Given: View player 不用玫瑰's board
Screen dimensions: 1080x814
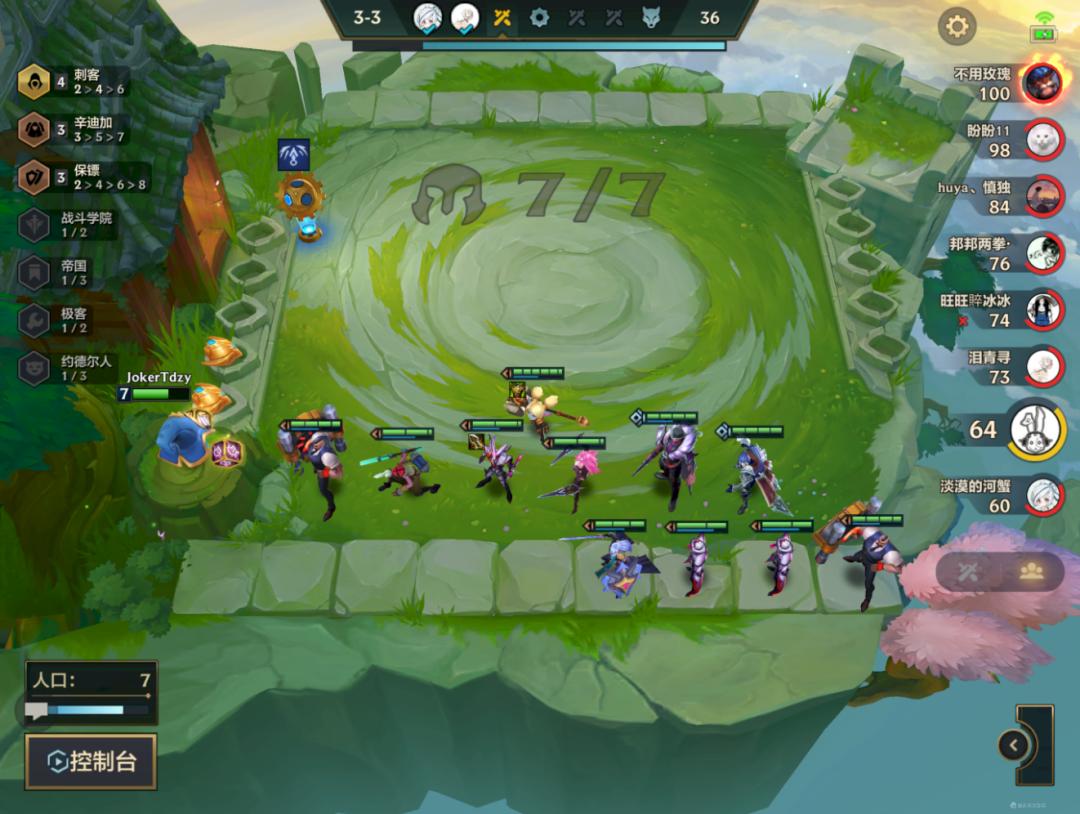Looking at the screenshot, I should tap(1043, 83).
